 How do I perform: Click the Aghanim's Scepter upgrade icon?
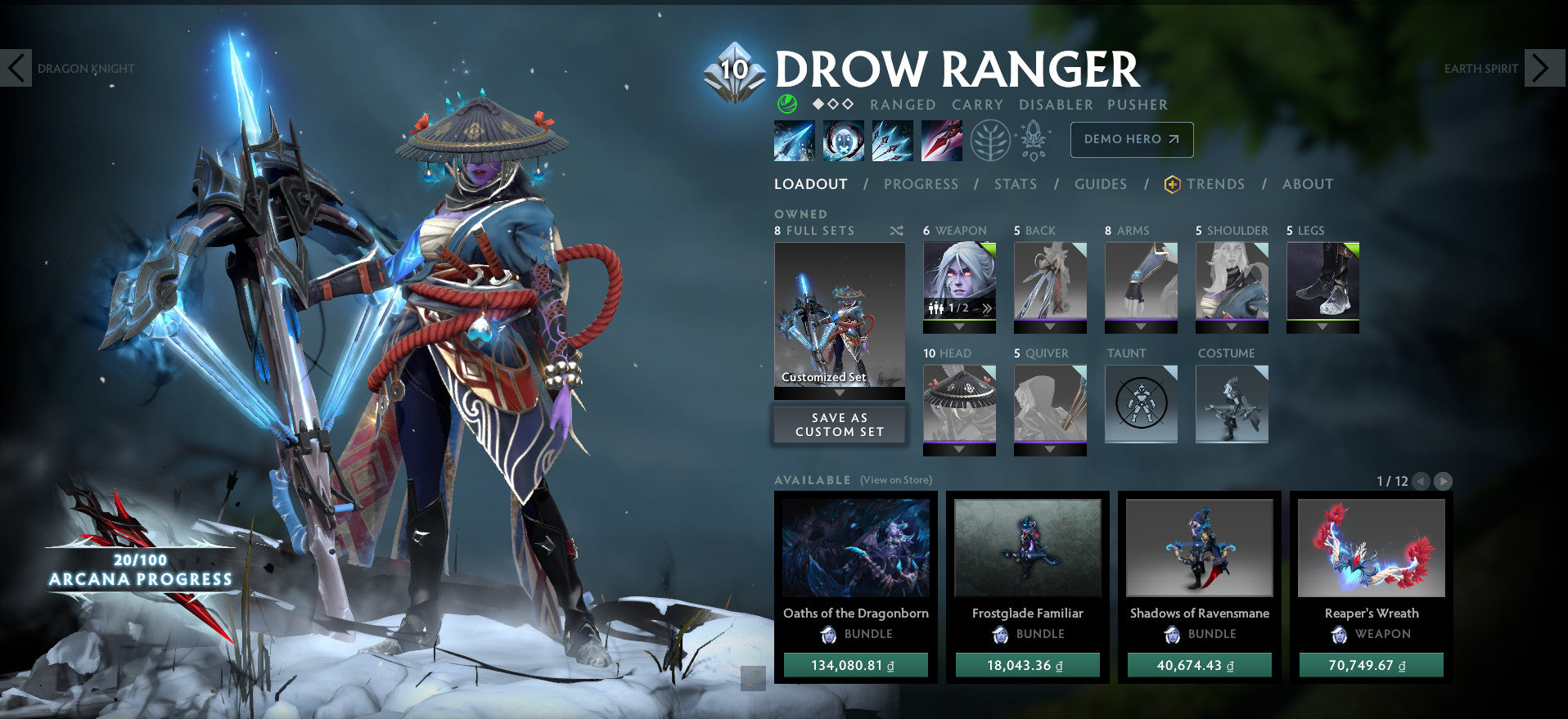click(1034, 139)
